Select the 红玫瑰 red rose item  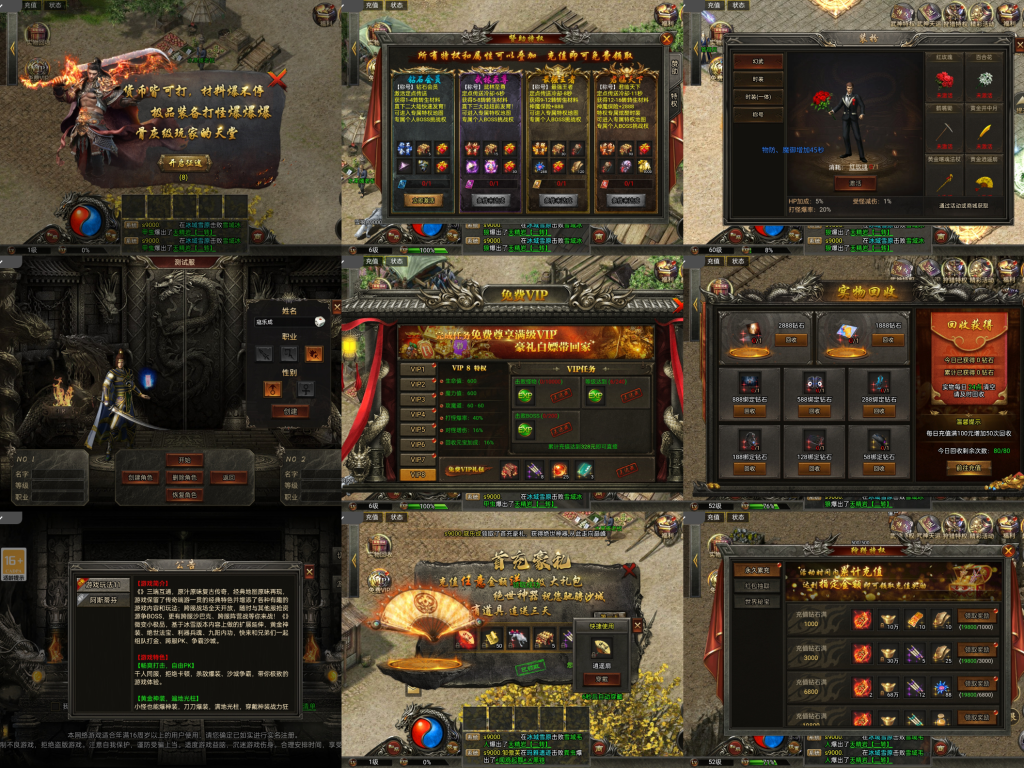click(x=944, y=79)
